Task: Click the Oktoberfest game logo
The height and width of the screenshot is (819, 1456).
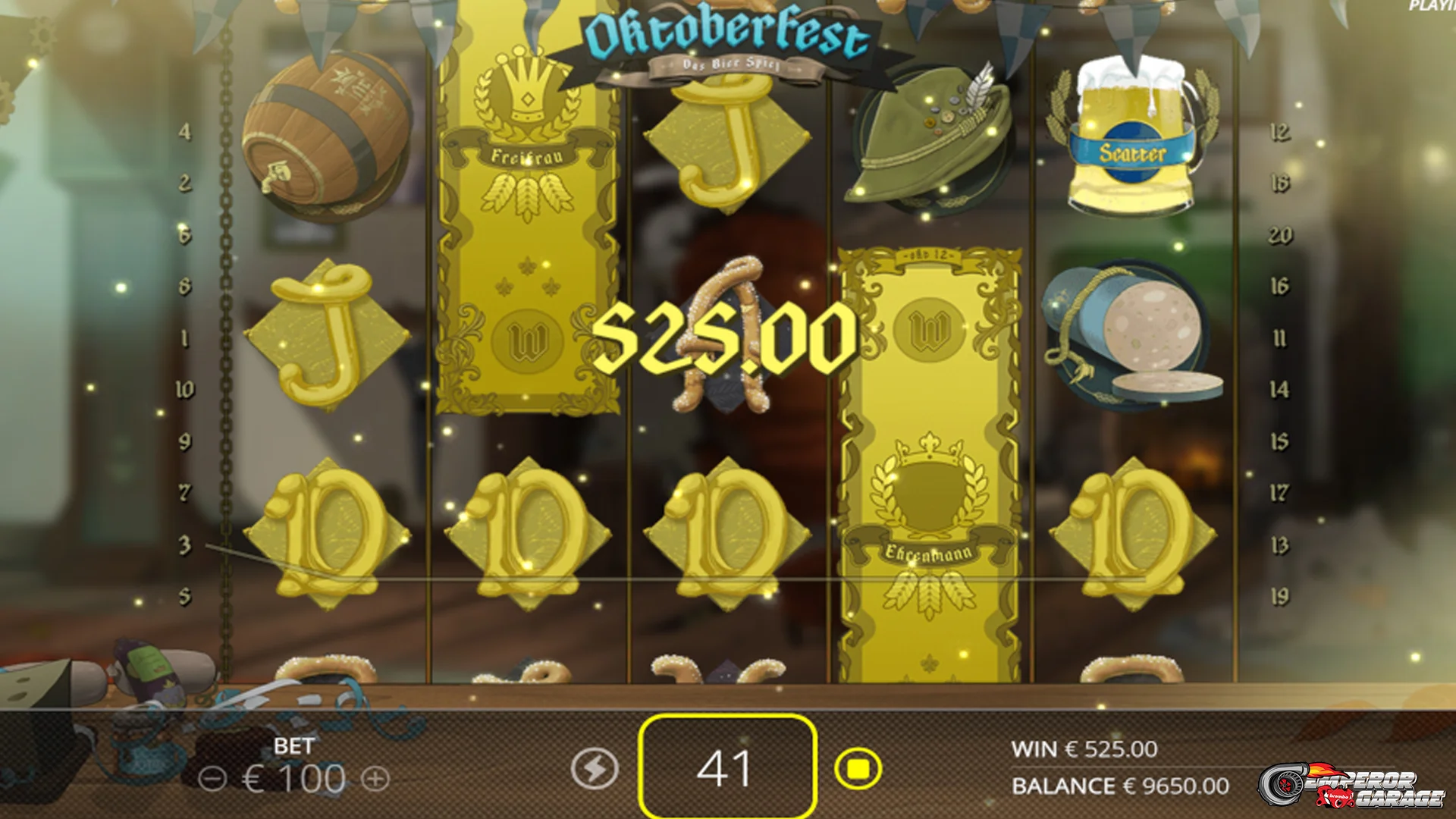Action: tap(724, 34)
